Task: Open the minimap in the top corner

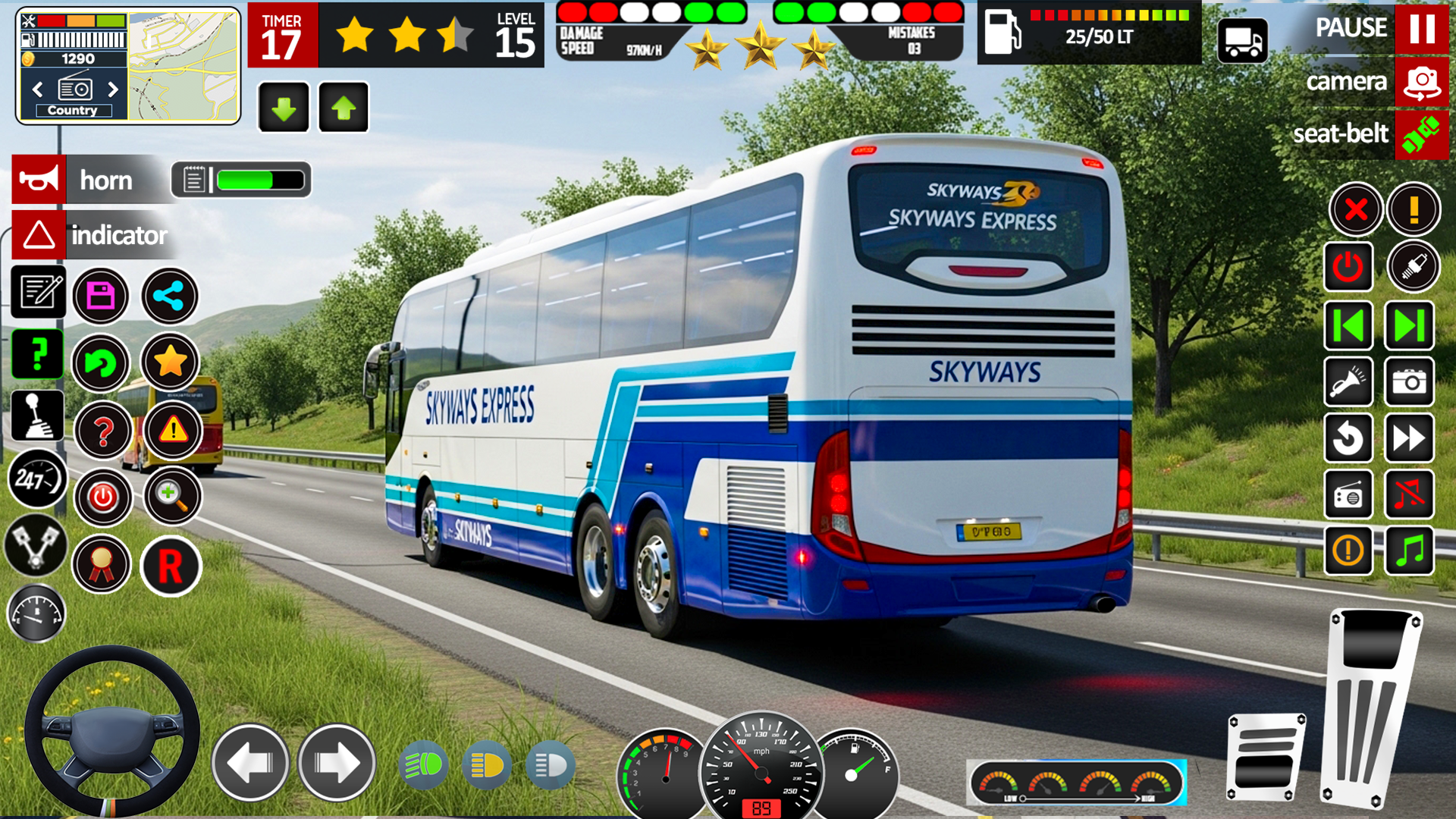Action: pos(182,64)
